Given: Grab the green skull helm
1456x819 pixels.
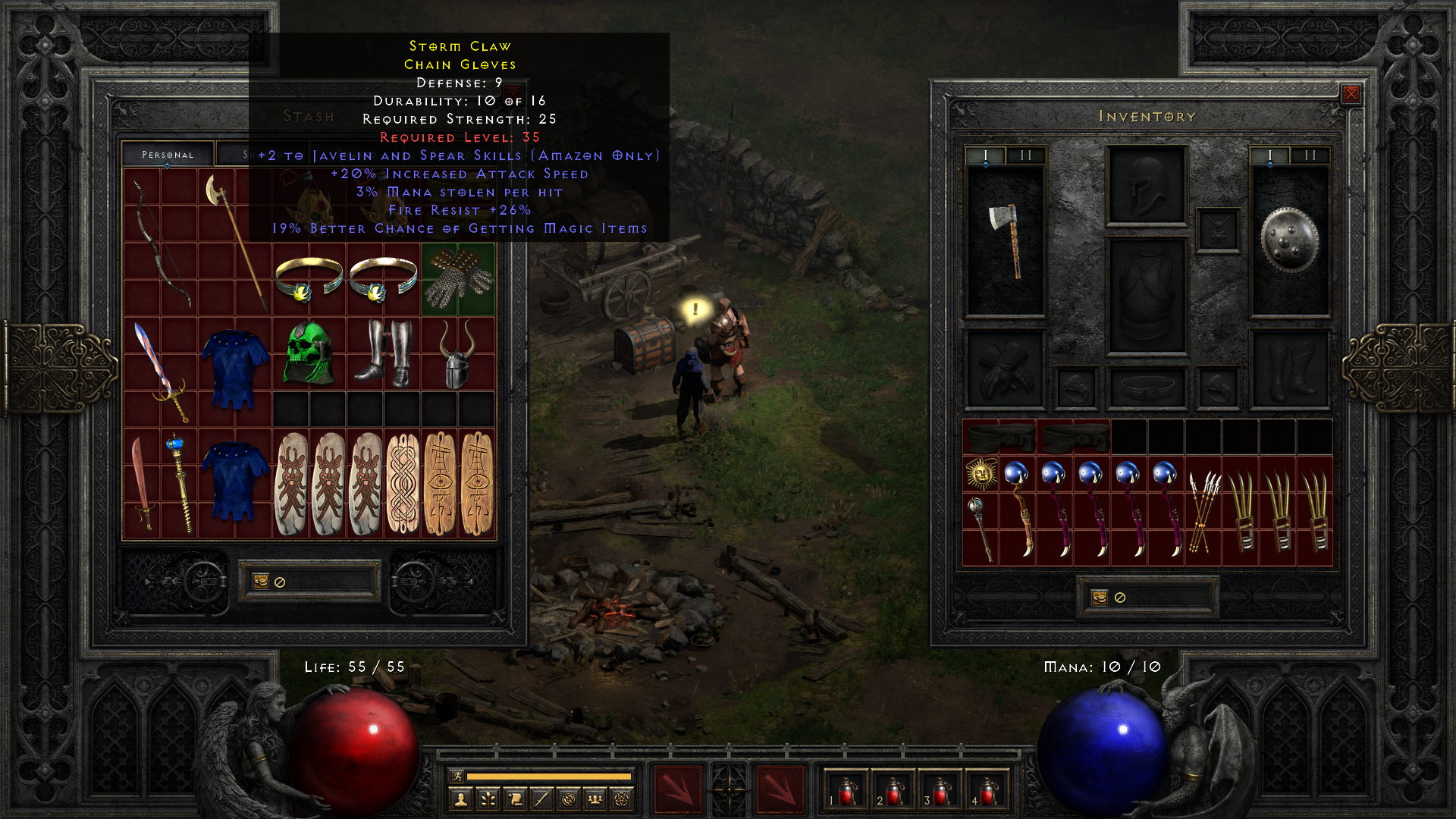Looking at the screenshot, I should (309, 353).
